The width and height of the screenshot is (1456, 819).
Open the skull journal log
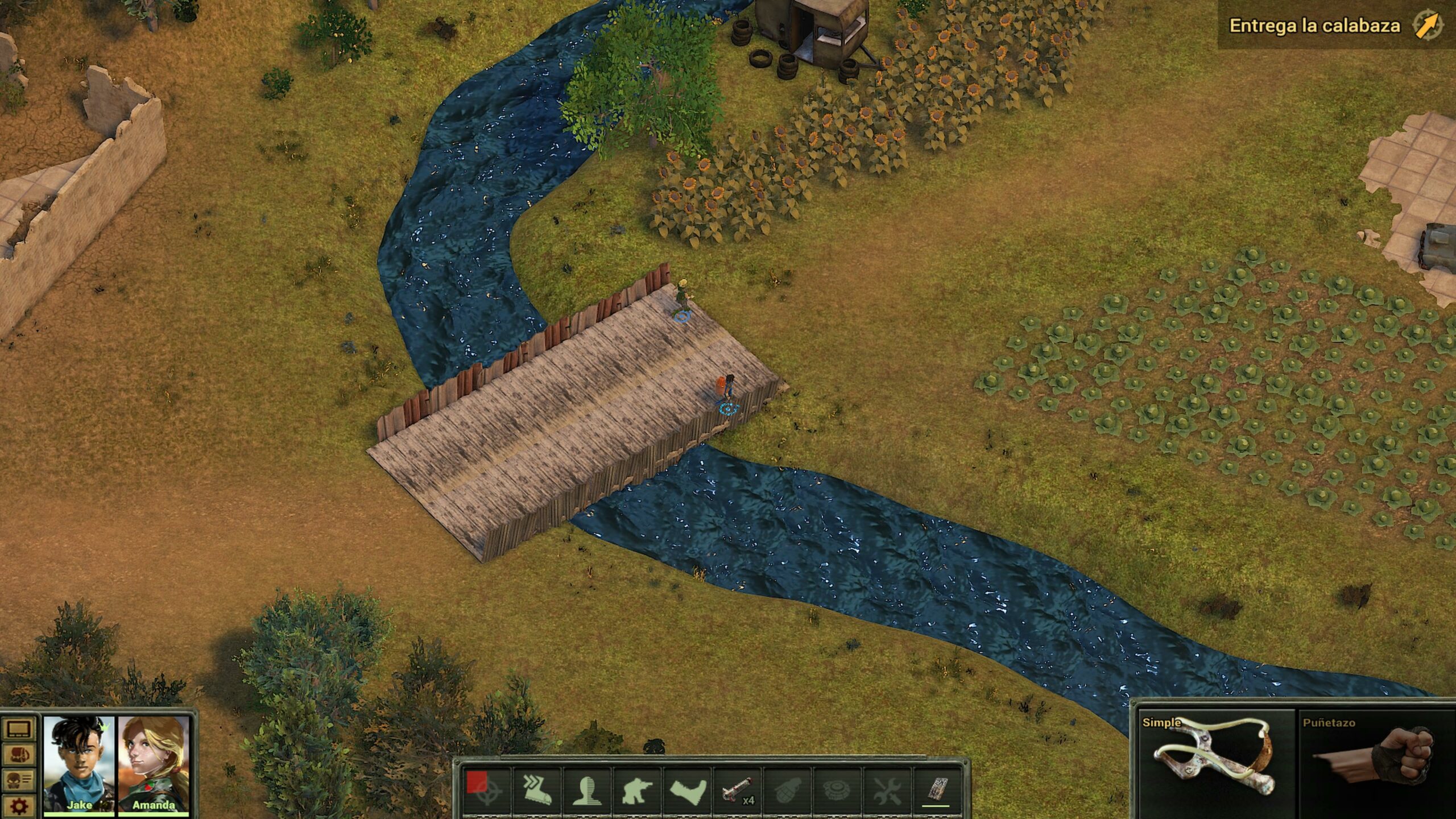point(19,780)
